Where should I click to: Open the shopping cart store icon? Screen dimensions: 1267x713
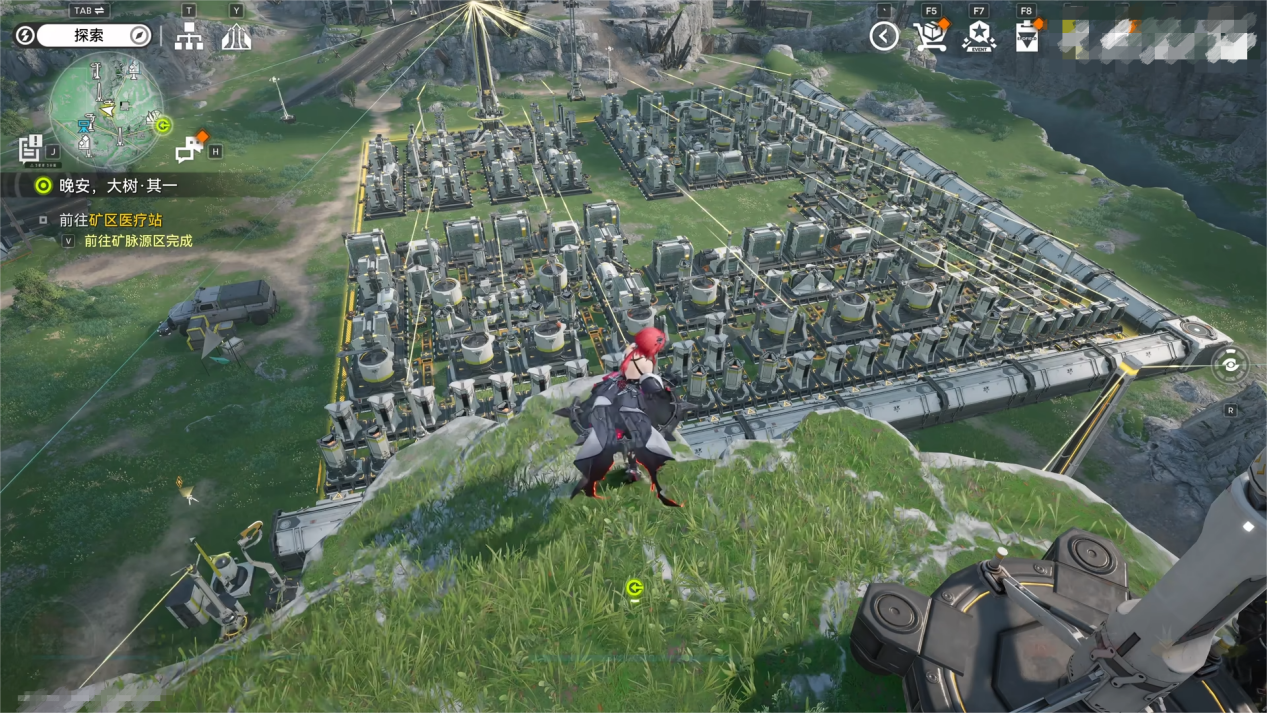tap(931, 37)
